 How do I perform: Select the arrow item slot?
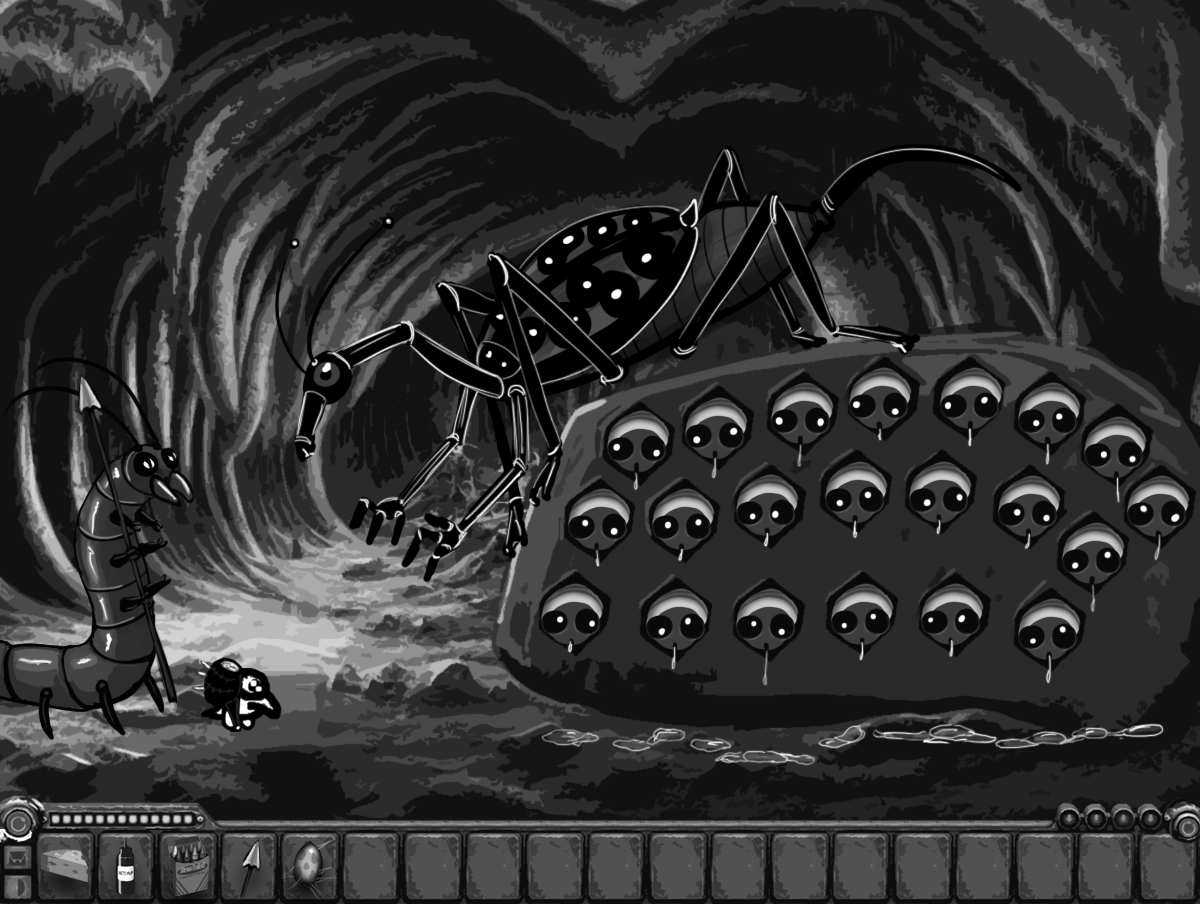point(248,863)
